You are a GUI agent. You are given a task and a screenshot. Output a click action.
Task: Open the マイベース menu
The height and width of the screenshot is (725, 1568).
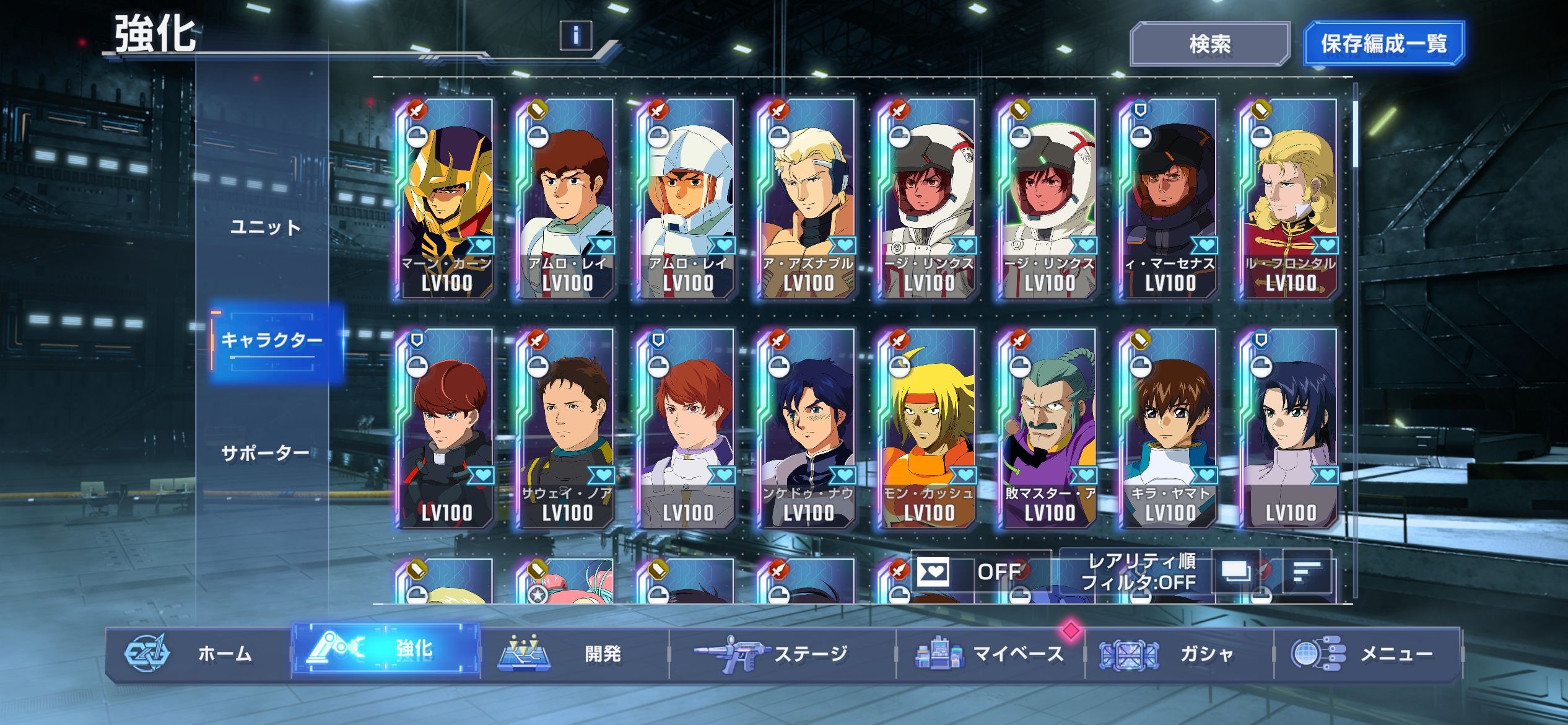pyautogui.click(x=990, y=653)
